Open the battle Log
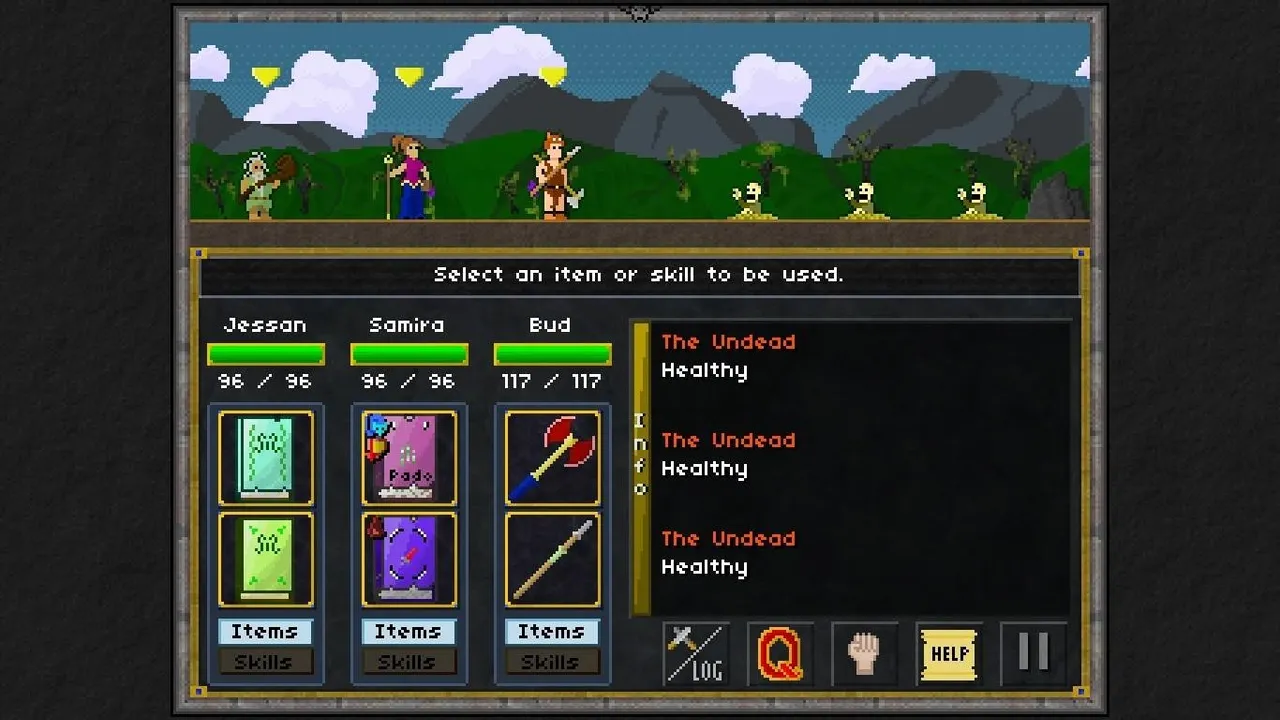1280x720 pixels. click(x=696, y=653)
